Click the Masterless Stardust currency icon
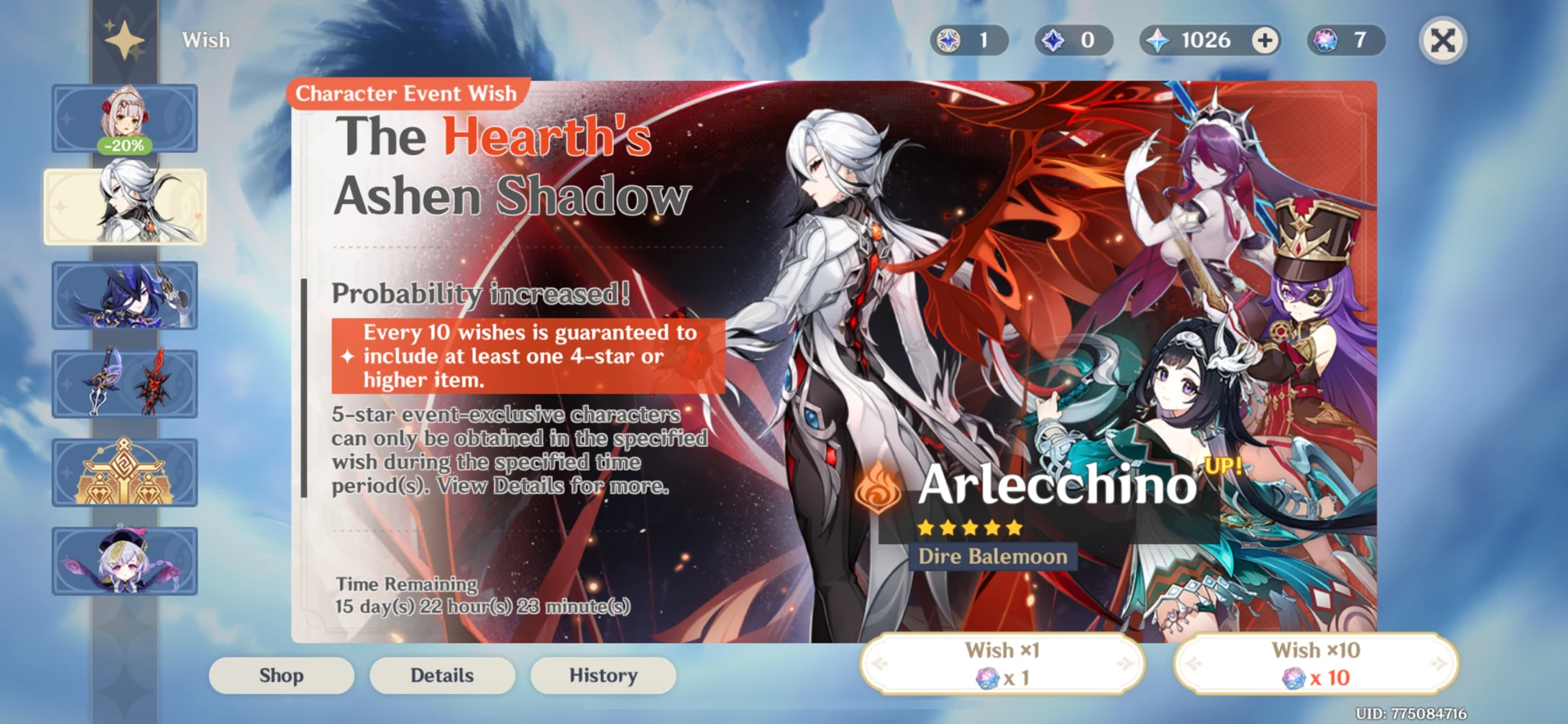The image size is (1568, 724). pyautogui.click(x=1050, y=41)
